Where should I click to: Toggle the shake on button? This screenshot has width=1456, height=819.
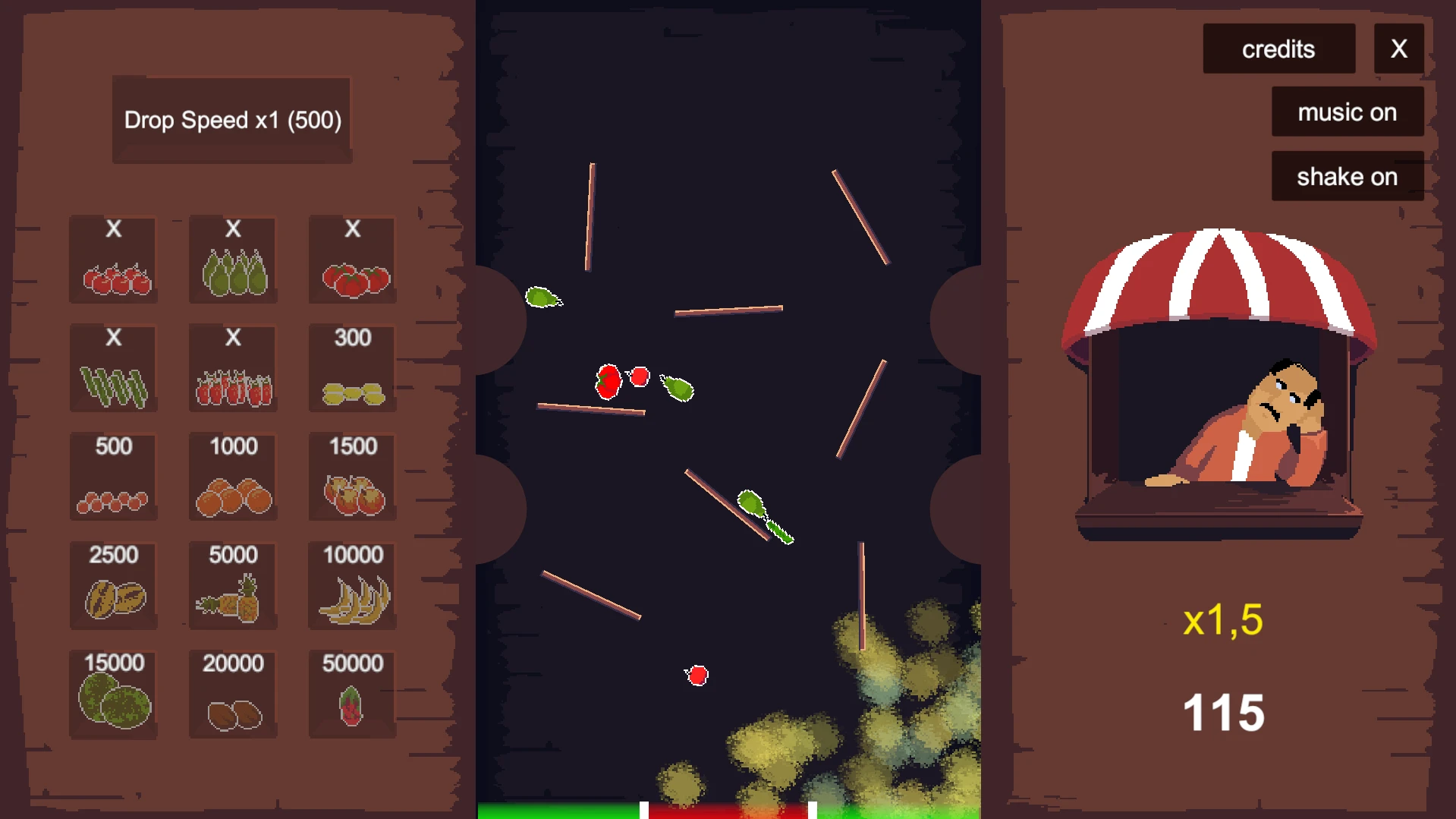1347,177
